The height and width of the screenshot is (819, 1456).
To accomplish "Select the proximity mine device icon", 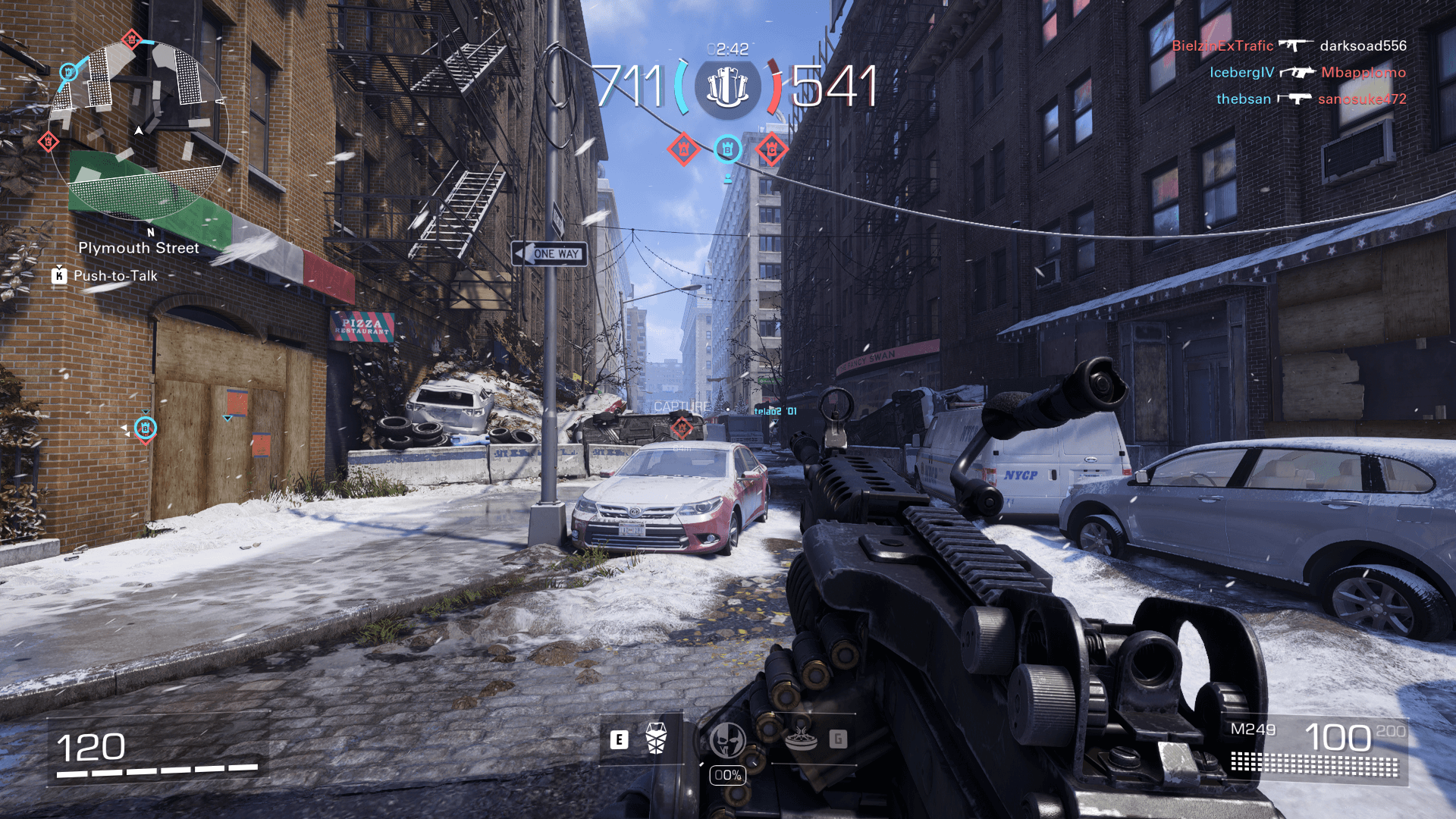I will (801, 739).
